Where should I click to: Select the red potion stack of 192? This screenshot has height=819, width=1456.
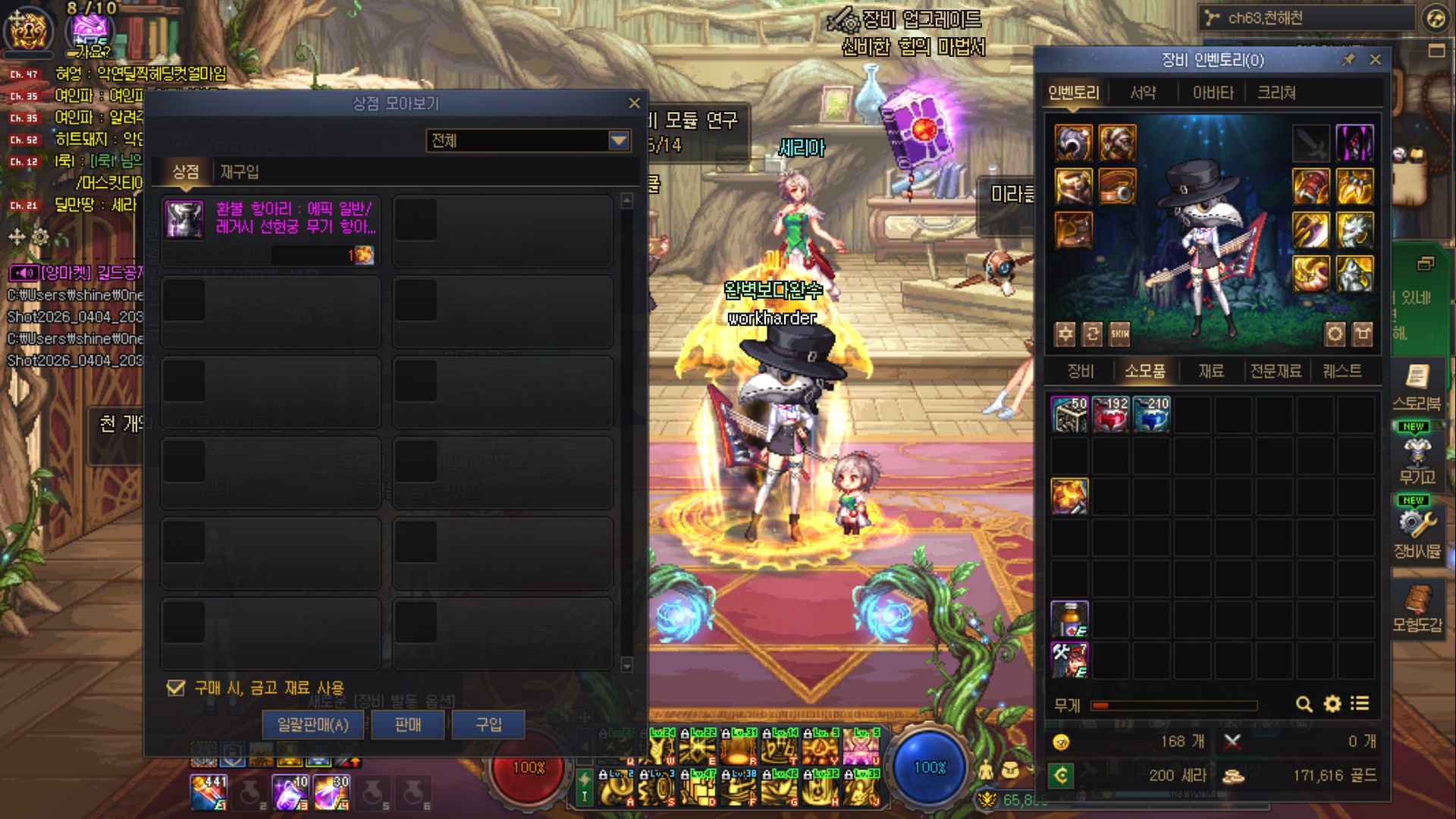[x=1110, y=414]
